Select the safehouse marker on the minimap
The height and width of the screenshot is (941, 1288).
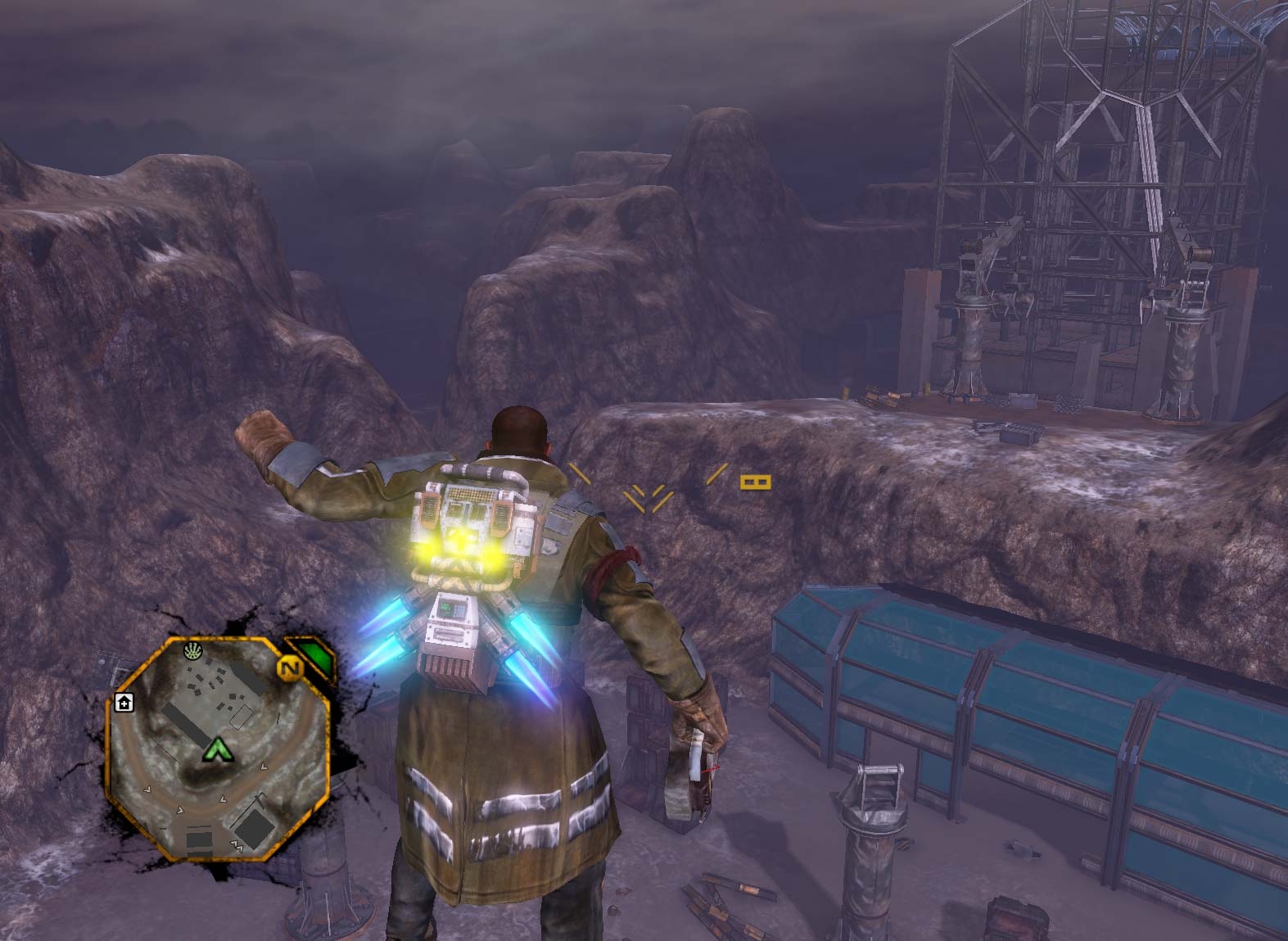(124, 703)
